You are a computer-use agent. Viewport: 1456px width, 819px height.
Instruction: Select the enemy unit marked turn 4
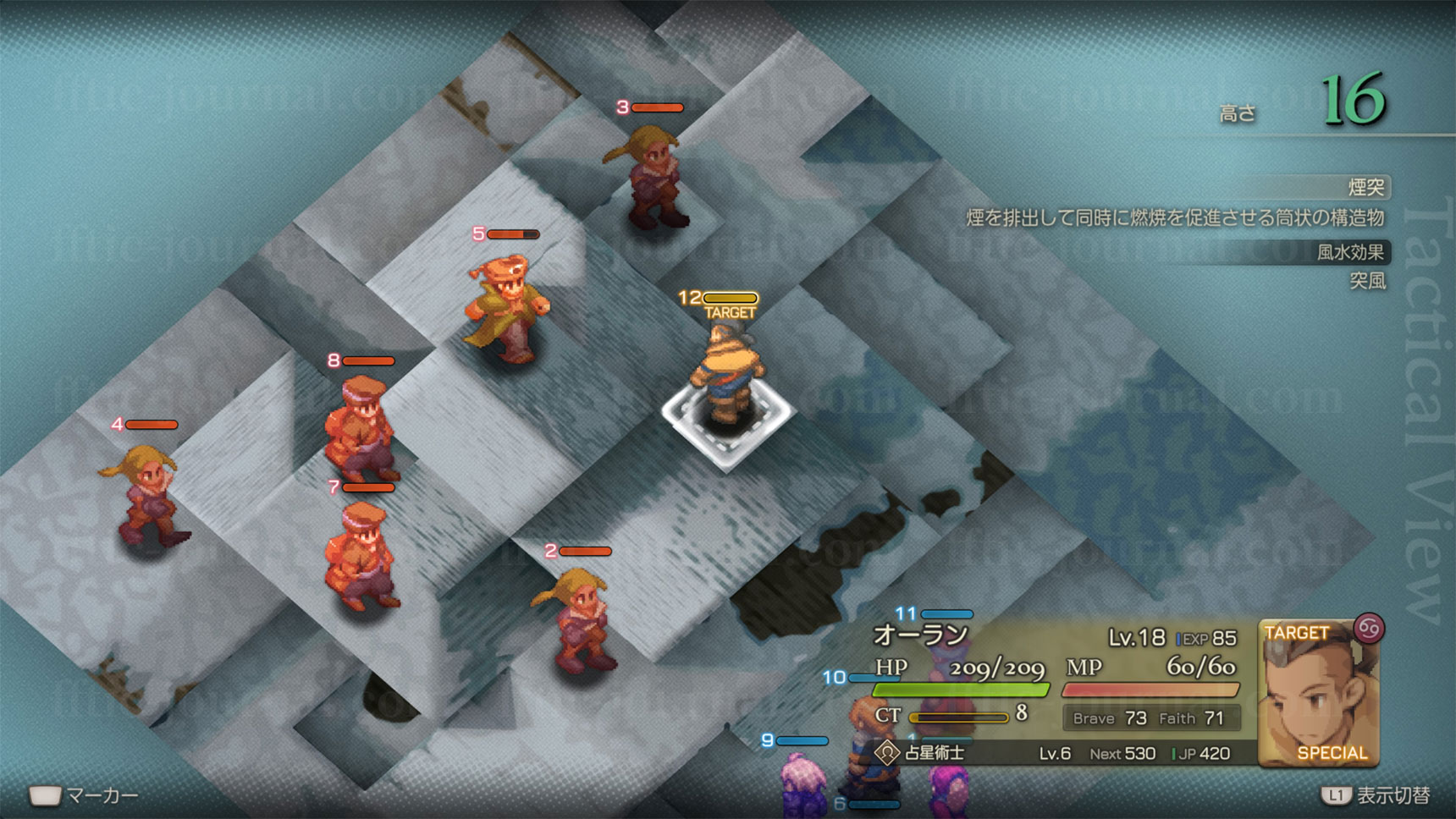147,497
